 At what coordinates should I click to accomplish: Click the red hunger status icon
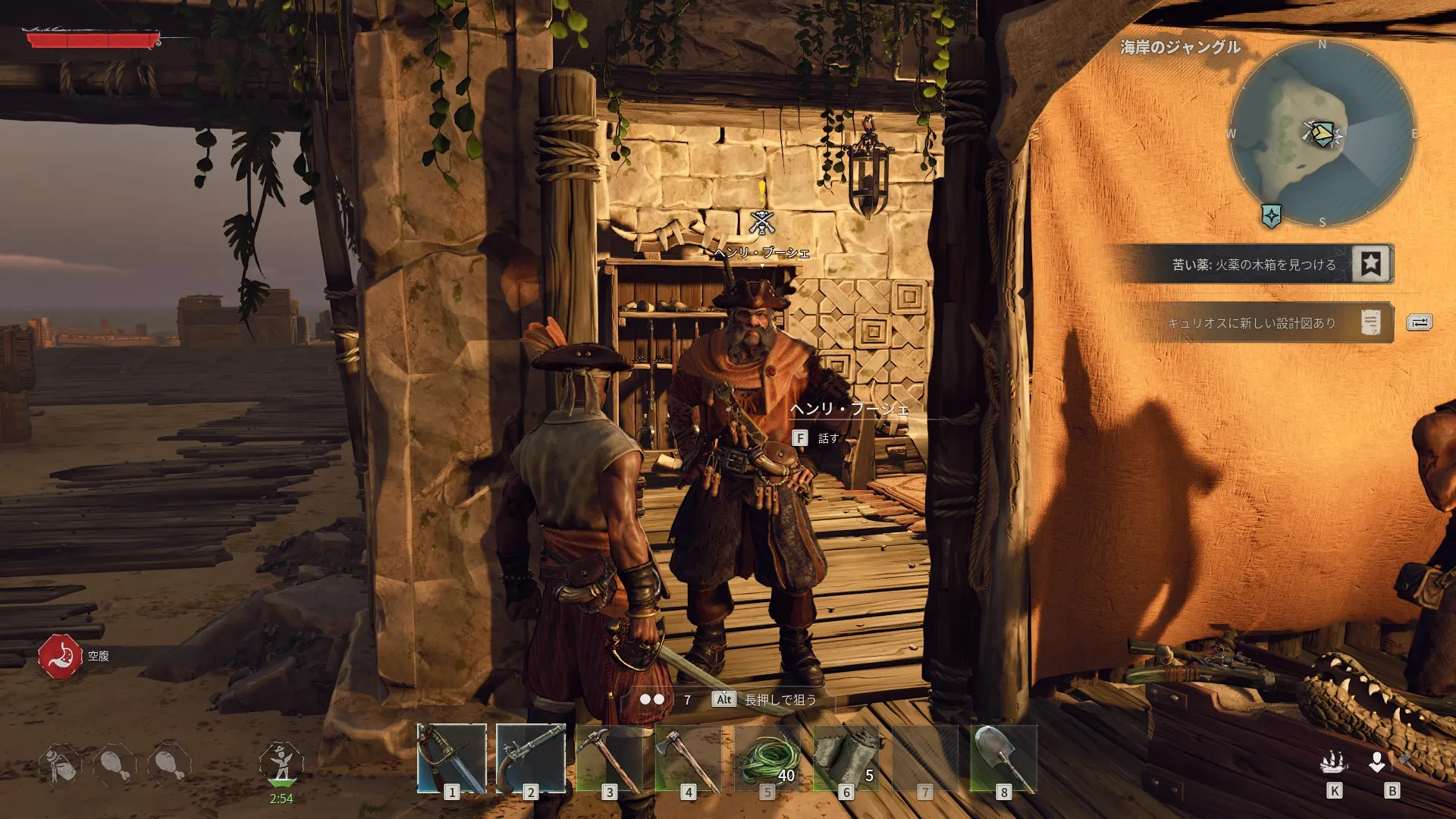click(60, 656)
